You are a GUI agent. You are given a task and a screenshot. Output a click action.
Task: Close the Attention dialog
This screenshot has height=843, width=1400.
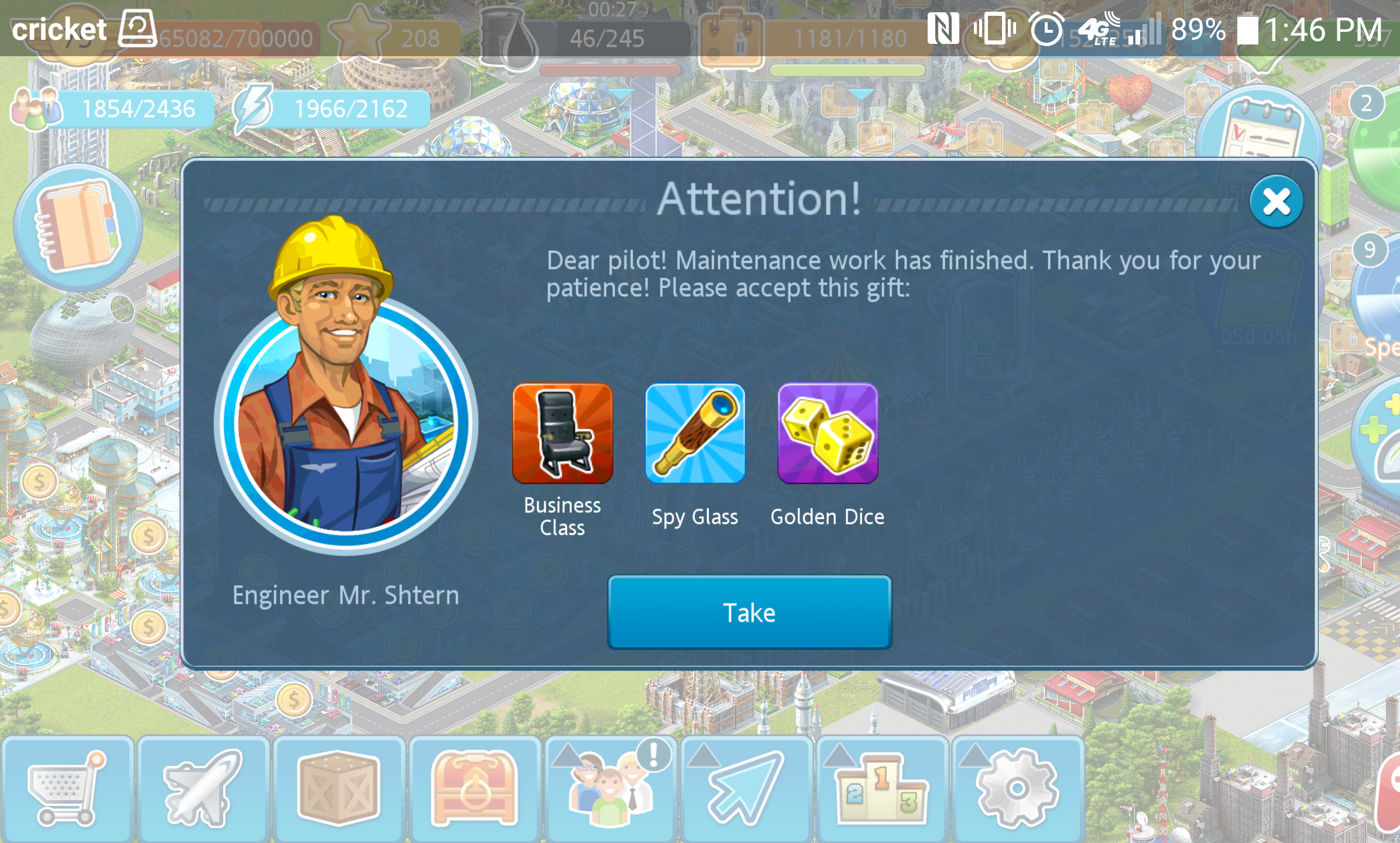(x=1276, y=202)
